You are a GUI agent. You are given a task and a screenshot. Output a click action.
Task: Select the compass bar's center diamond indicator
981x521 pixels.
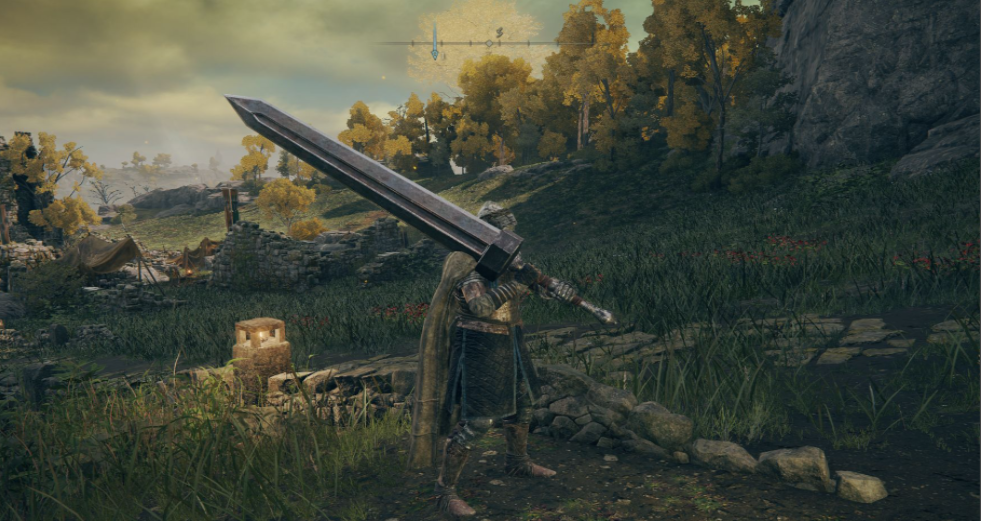pos(489,43)
